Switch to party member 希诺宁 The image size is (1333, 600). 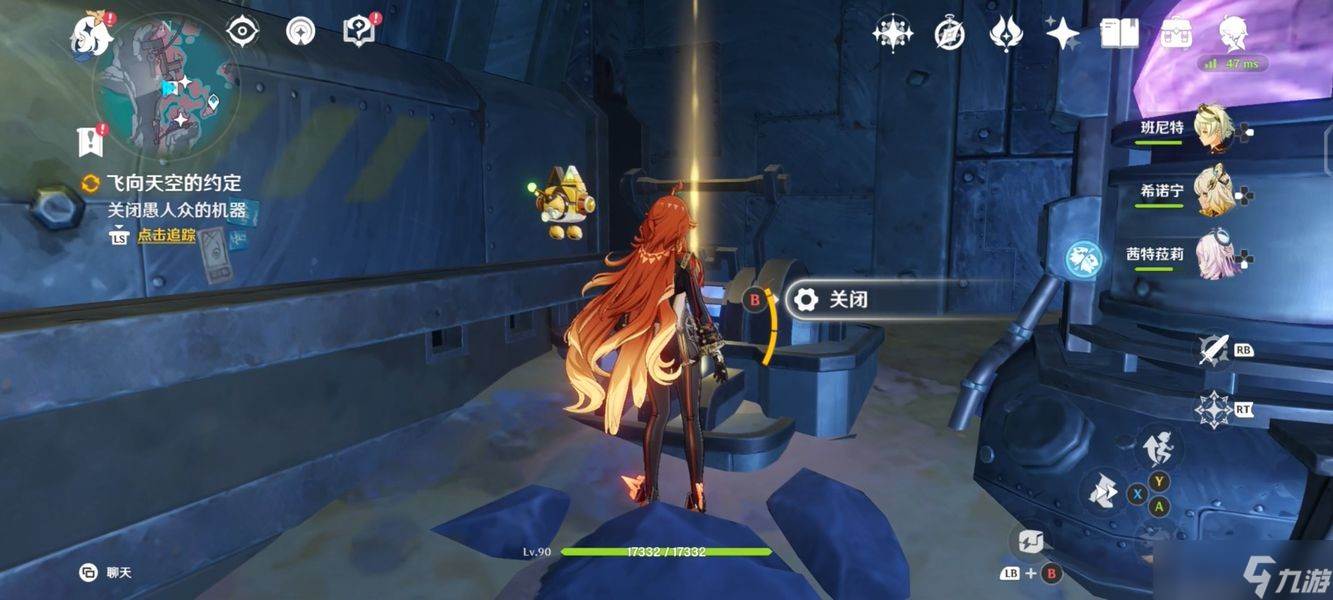[x=1213, y=191]
